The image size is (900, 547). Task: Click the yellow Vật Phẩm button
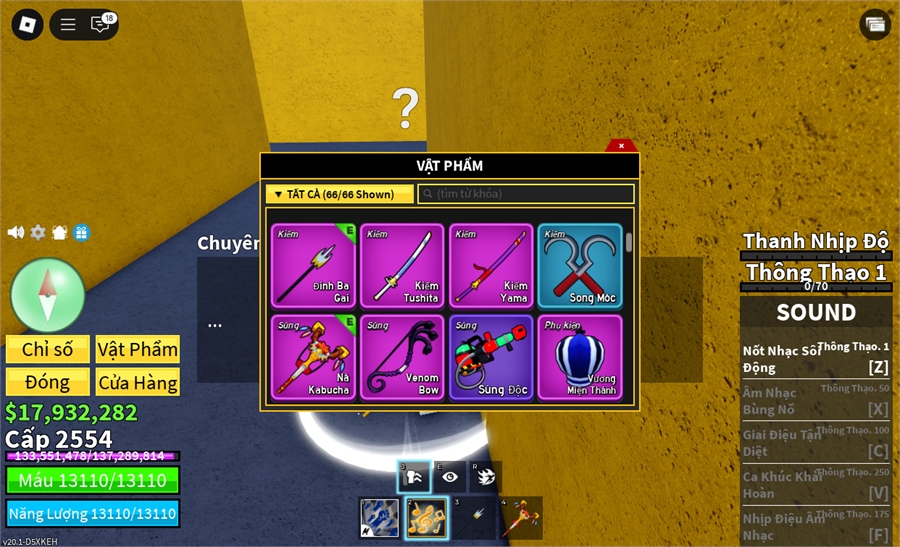138,349
